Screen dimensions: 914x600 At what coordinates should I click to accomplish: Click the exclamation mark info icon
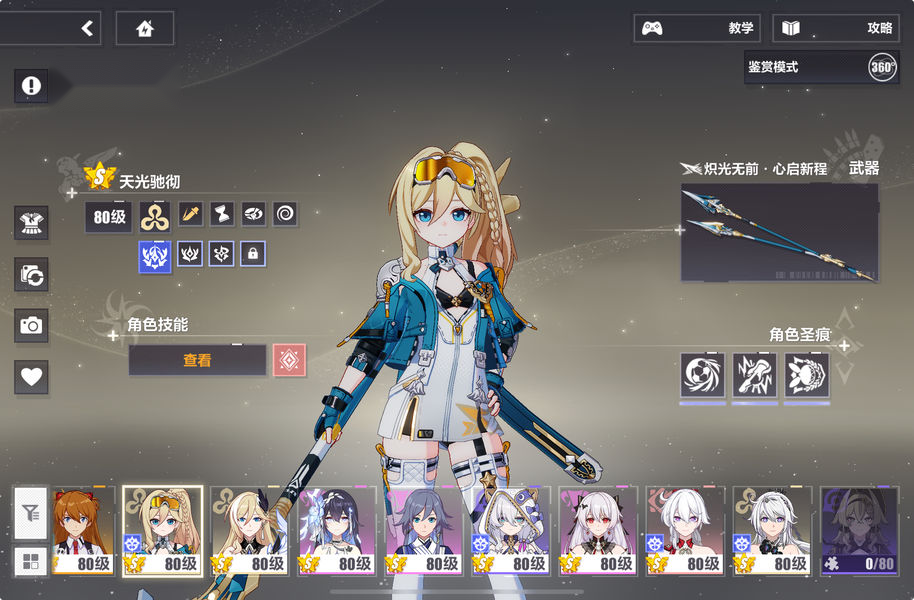point(31,86)
